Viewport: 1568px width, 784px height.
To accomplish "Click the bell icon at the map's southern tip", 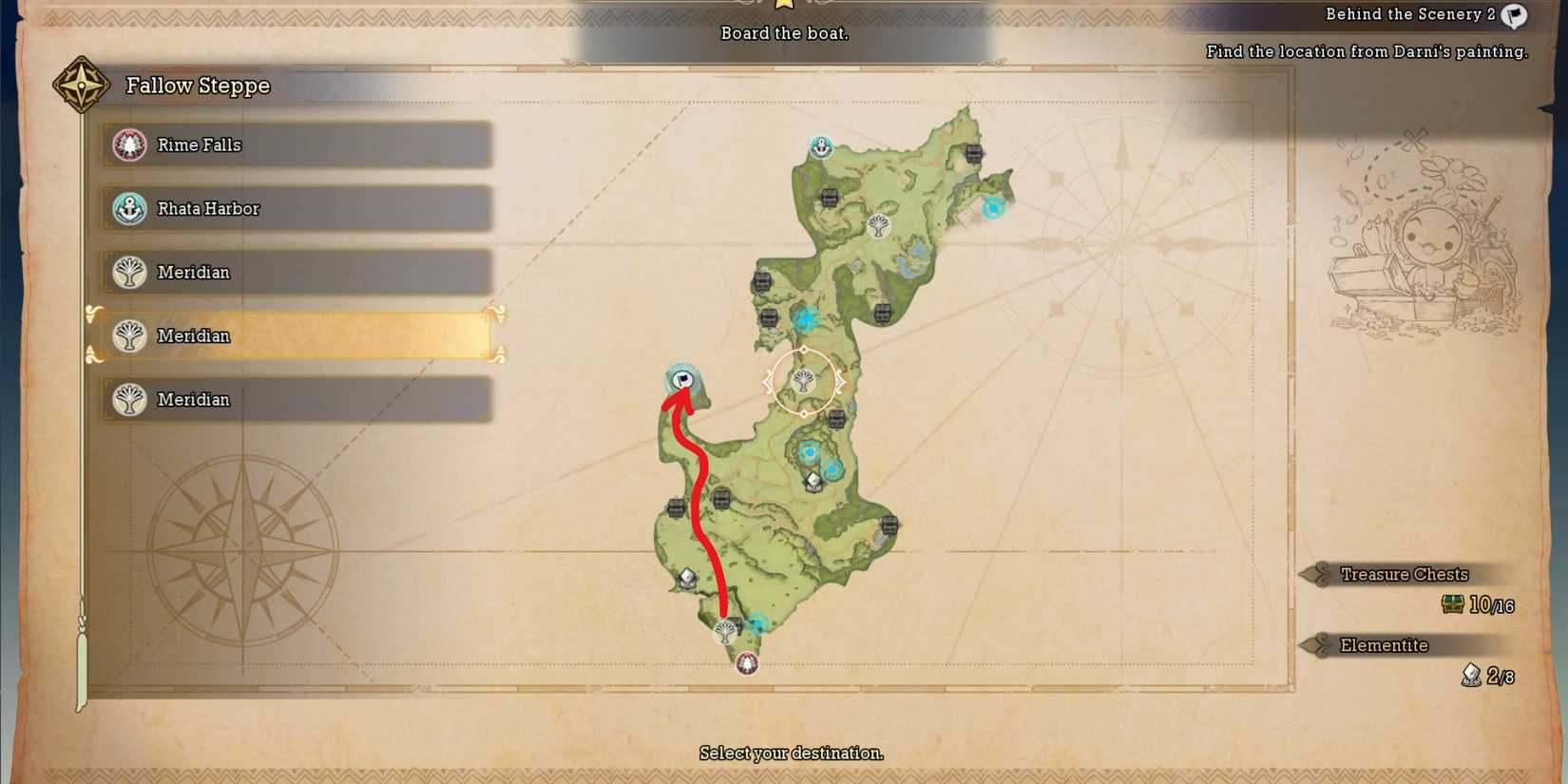I will [x=746, y=663].
